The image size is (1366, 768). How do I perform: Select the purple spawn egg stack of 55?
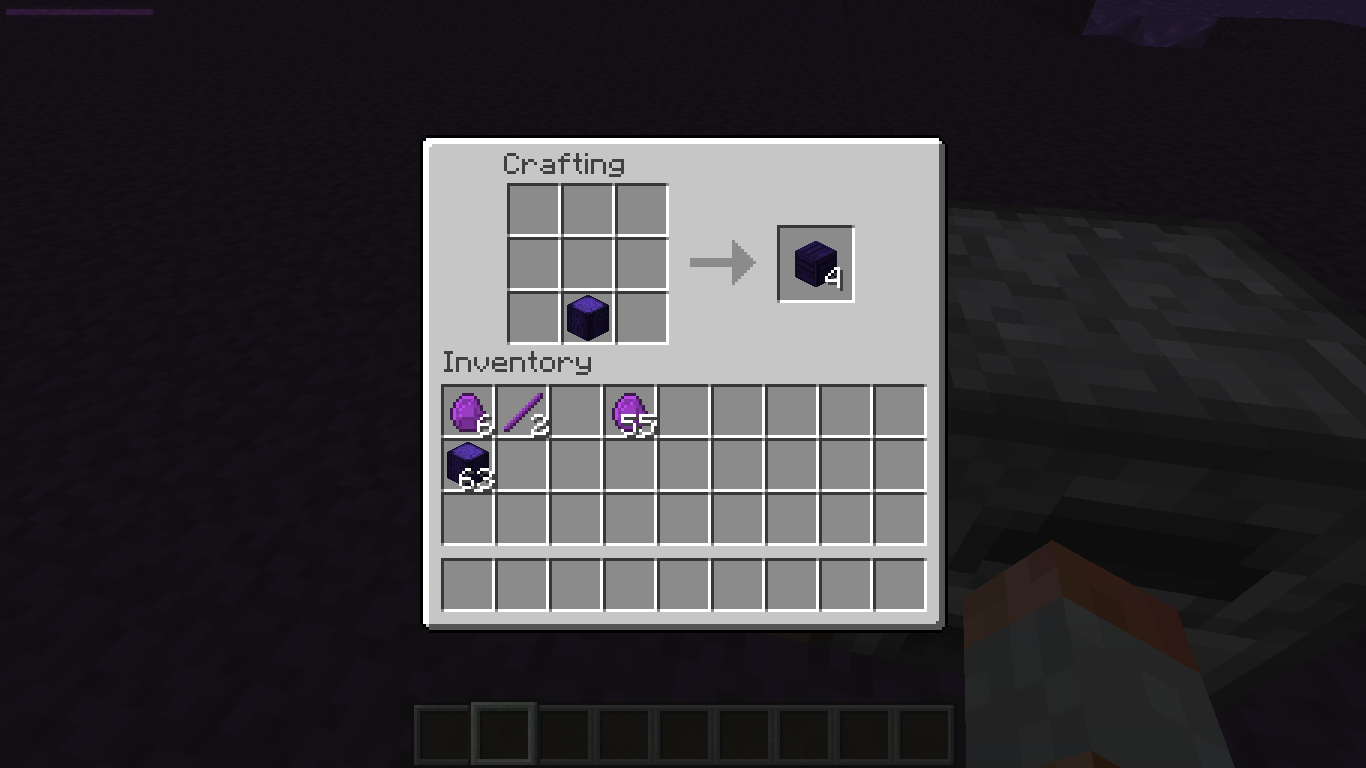630,410
